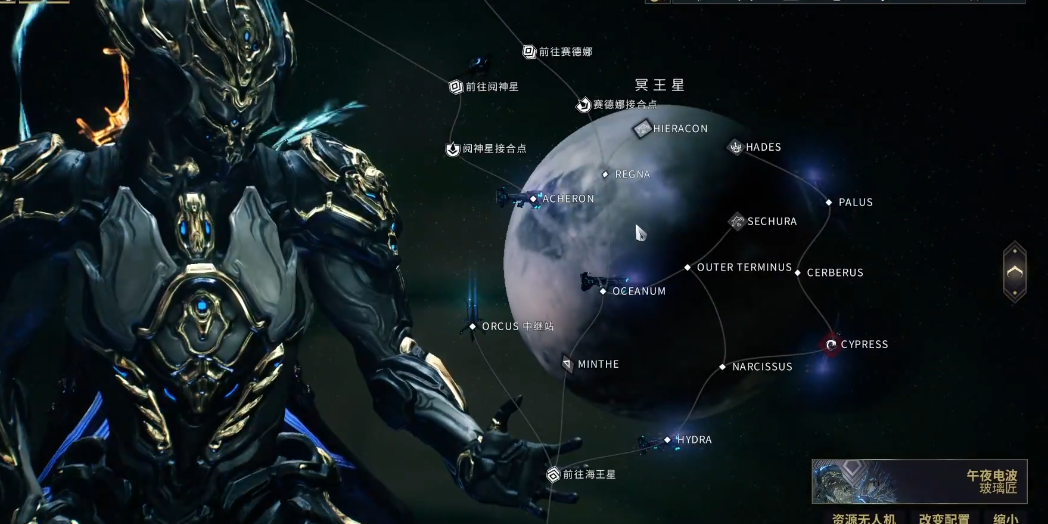The height and width of the screenshot is (524, 1048).
Task: Pick the Palus node on Pluto
Action: [829, 203]
